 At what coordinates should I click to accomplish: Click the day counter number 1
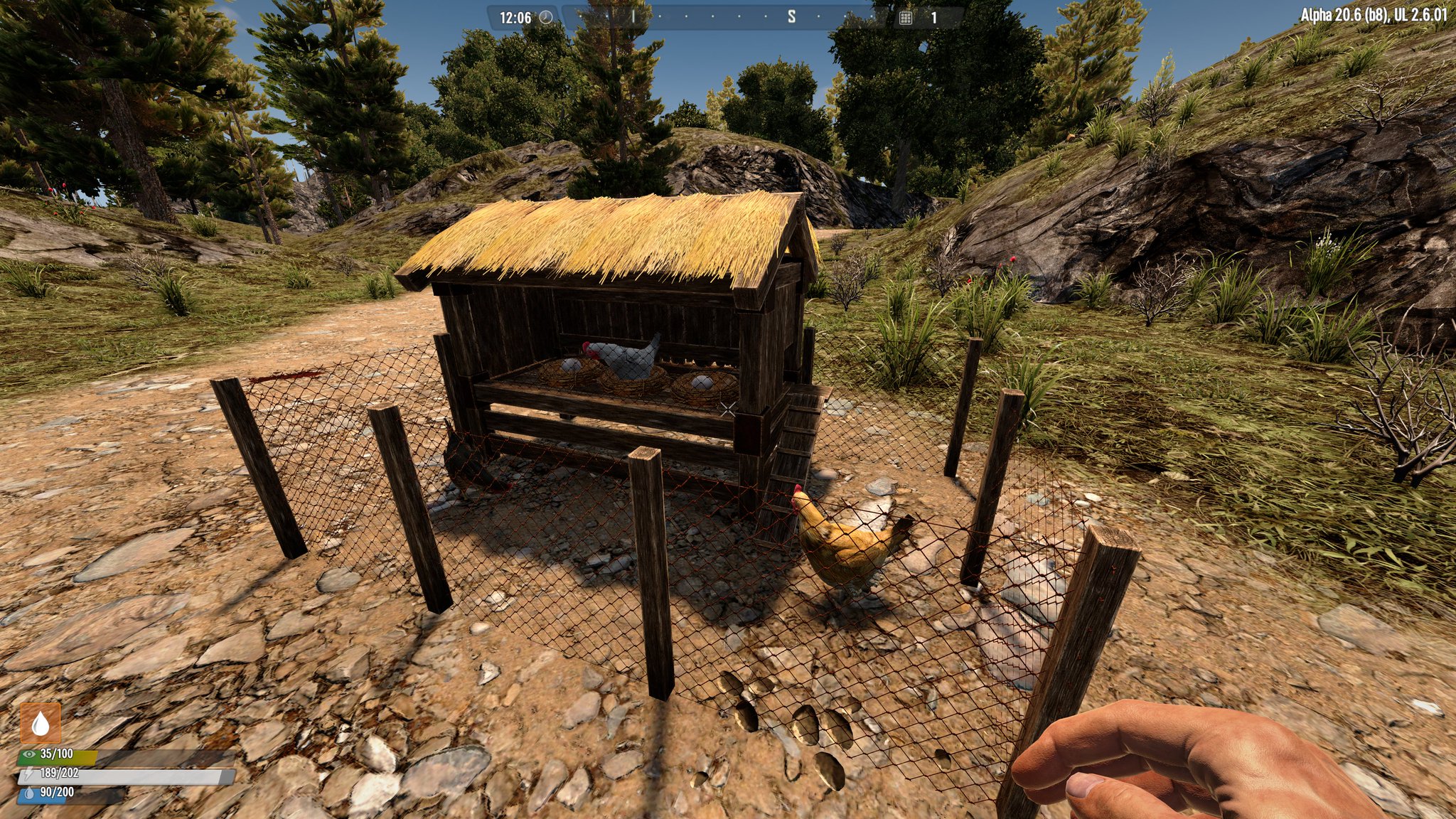pos(933,16)
